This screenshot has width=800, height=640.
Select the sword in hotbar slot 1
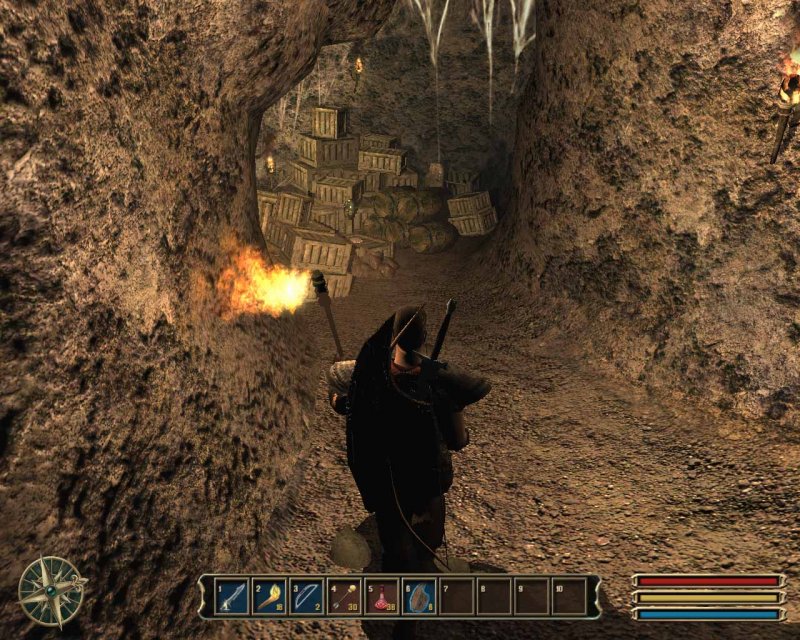click(232, 596)
